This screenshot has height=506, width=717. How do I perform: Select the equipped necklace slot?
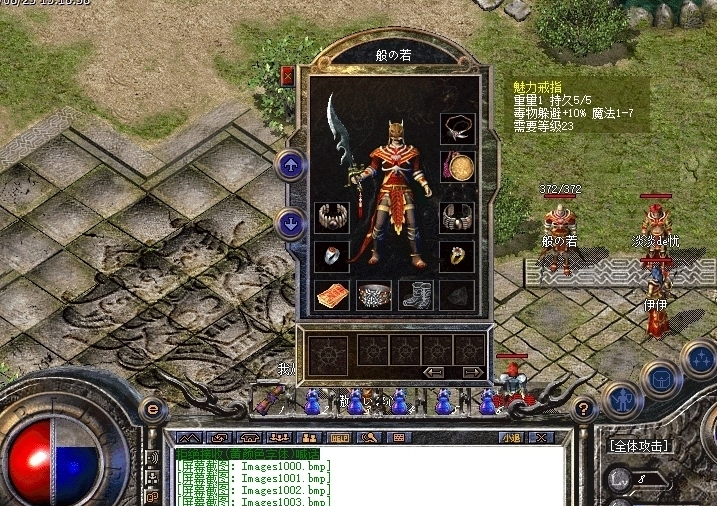click(x=457, y=128)
